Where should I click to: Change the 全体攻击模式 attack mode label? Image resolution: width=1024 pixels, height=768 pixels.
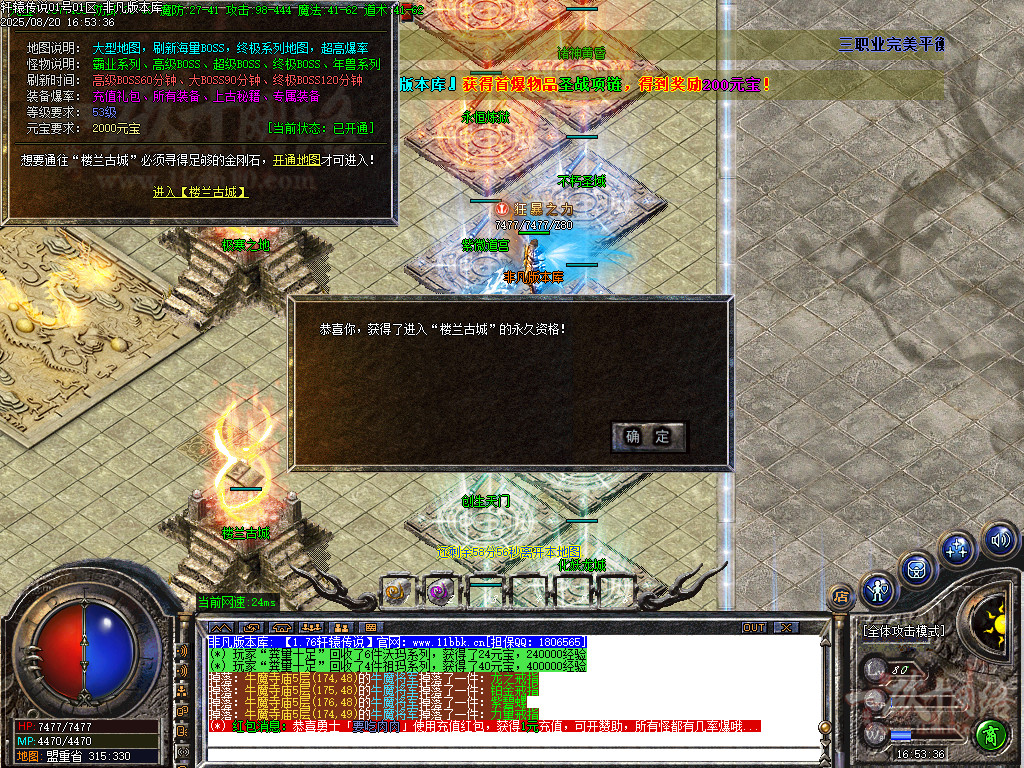903,632
